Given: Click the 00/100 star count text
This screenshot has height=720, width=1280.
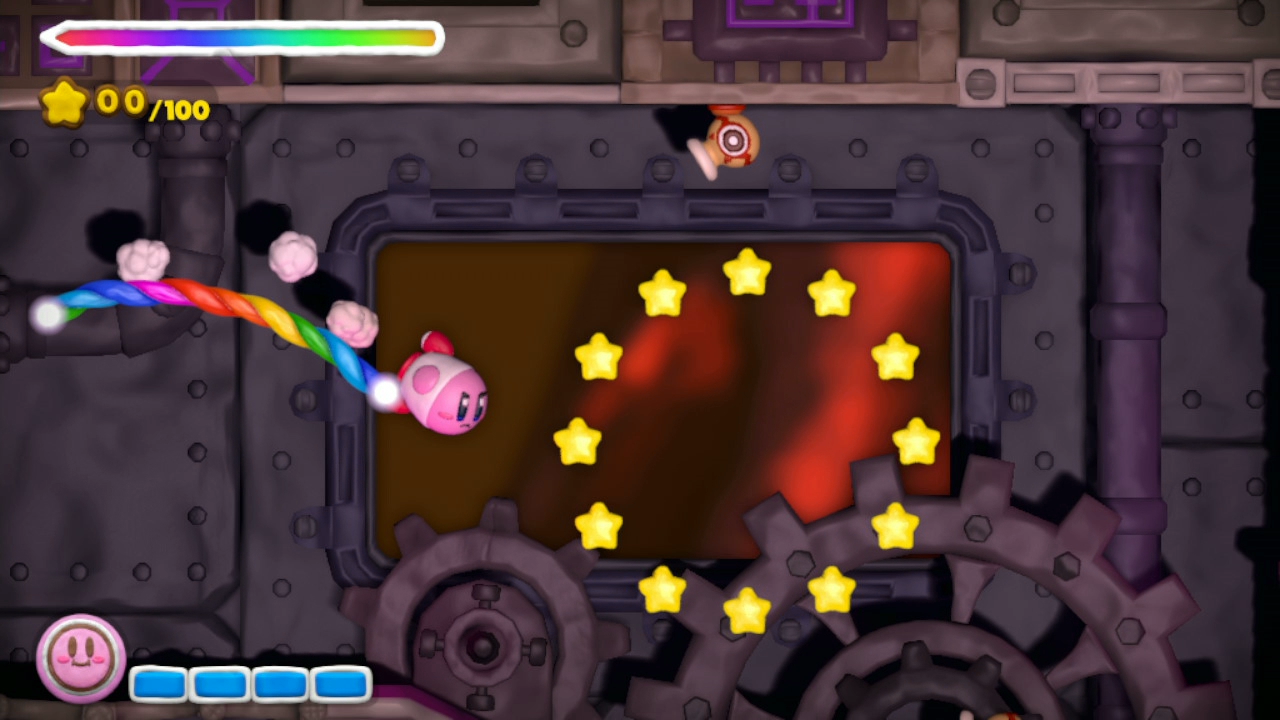Looking at the screenshot, I should click(150, 105).
